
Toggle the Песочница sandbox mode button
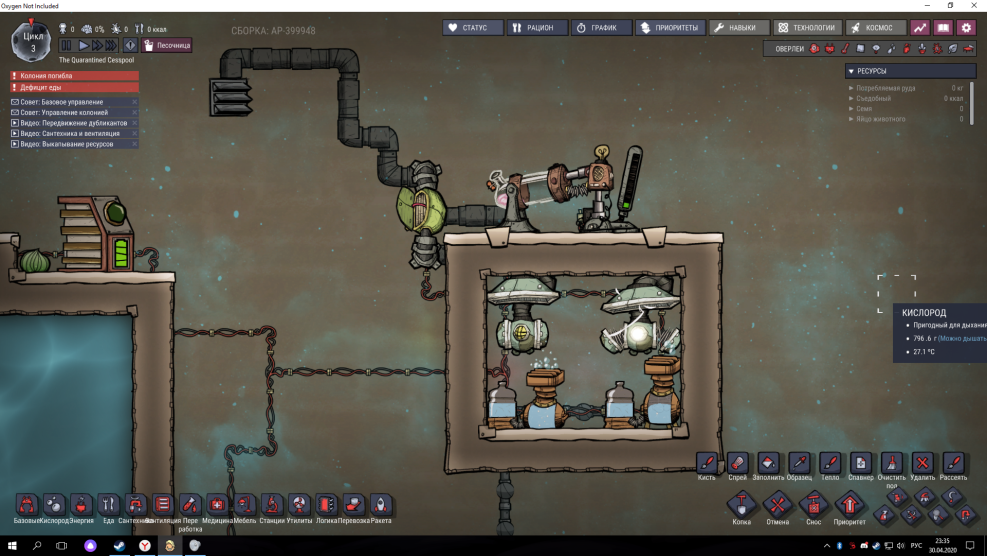pos(166,45)
